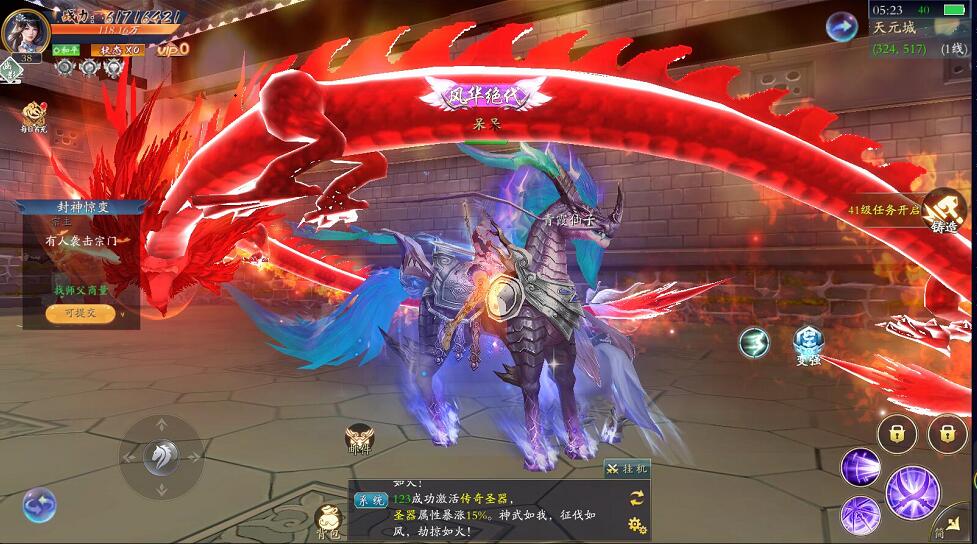Click the blue swap orb in bottom-left corner

point(39,505)
